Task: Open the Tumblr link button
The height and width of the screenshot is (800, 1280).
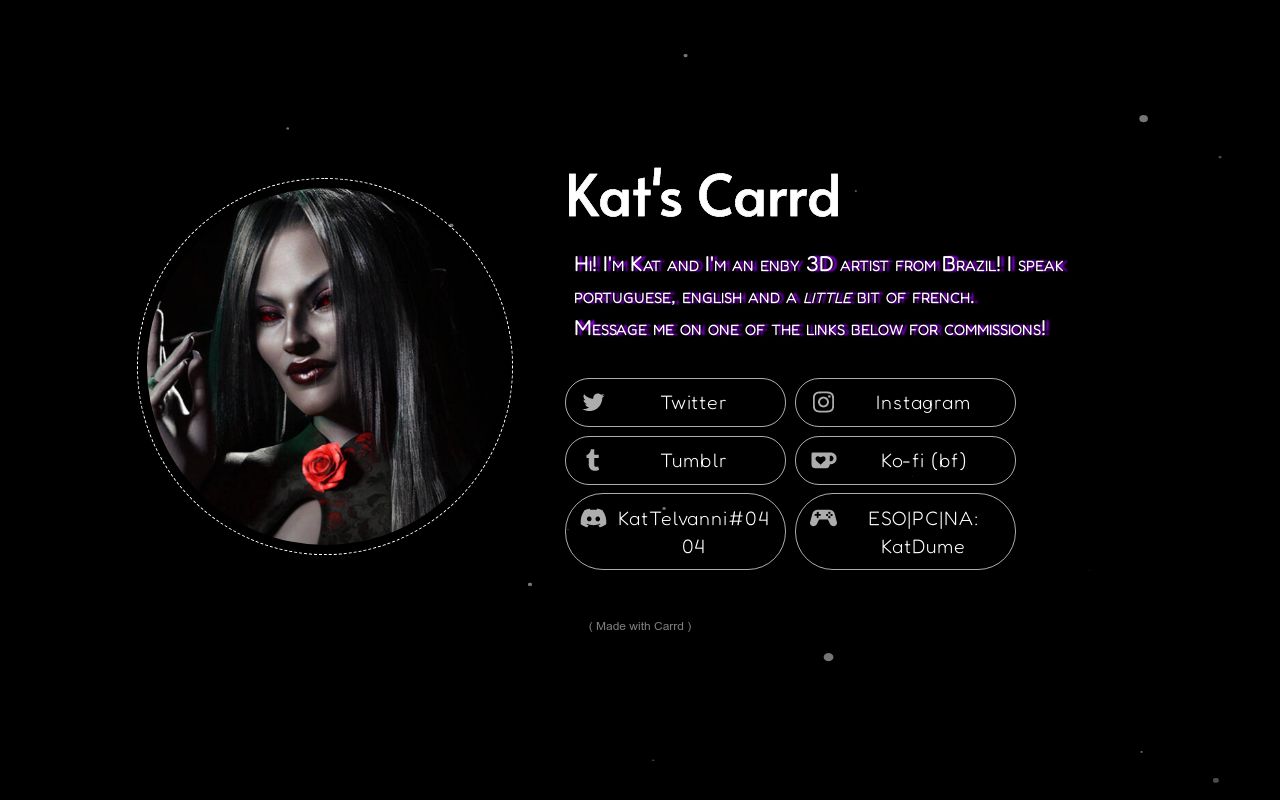Action: (x=675, y=460)
